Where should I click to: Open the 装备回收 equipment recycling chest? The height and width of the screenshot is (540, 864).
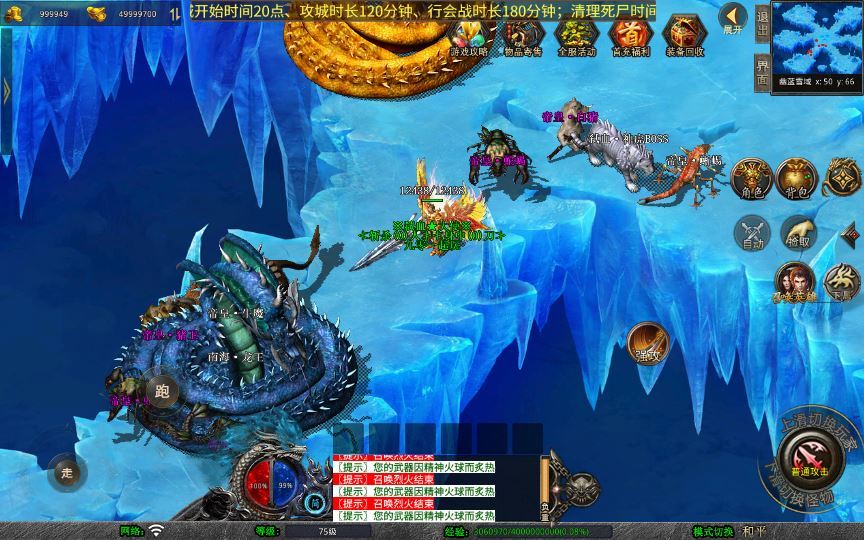coord(684,35)
